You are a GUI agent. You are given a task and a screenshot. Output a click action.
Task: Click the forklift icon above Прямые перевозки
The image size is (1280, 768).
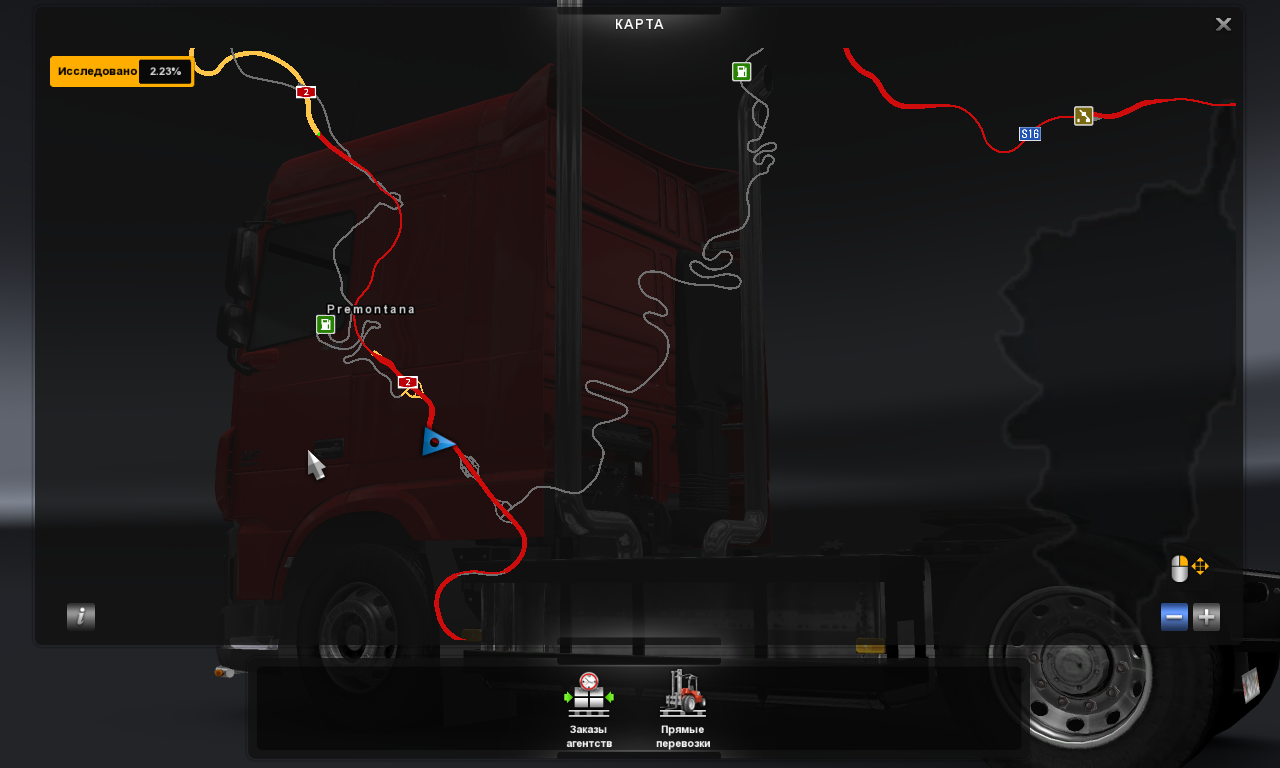[684, 692]
